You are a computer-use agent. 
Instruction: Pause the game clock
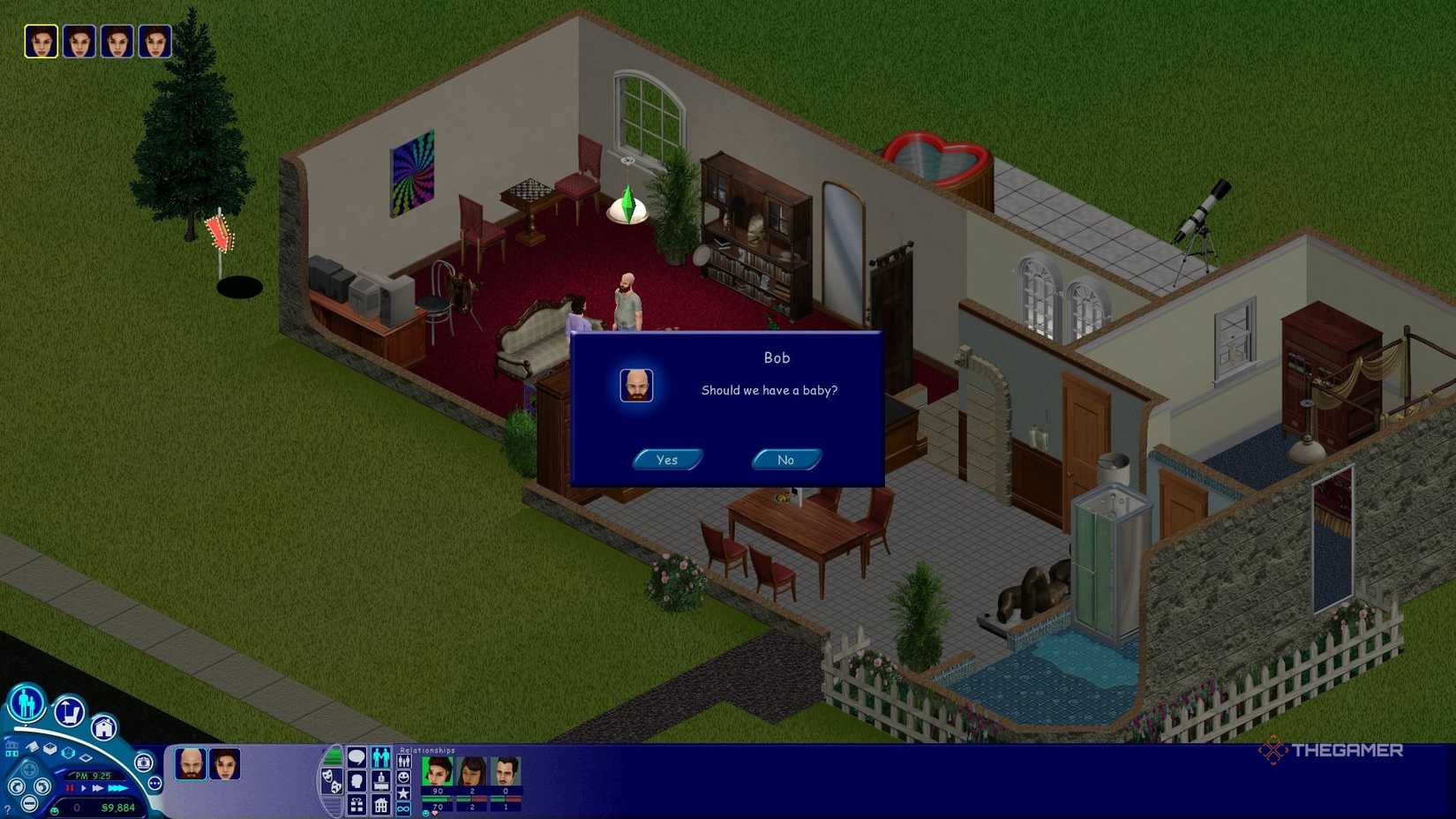click(x=68, y=787)
